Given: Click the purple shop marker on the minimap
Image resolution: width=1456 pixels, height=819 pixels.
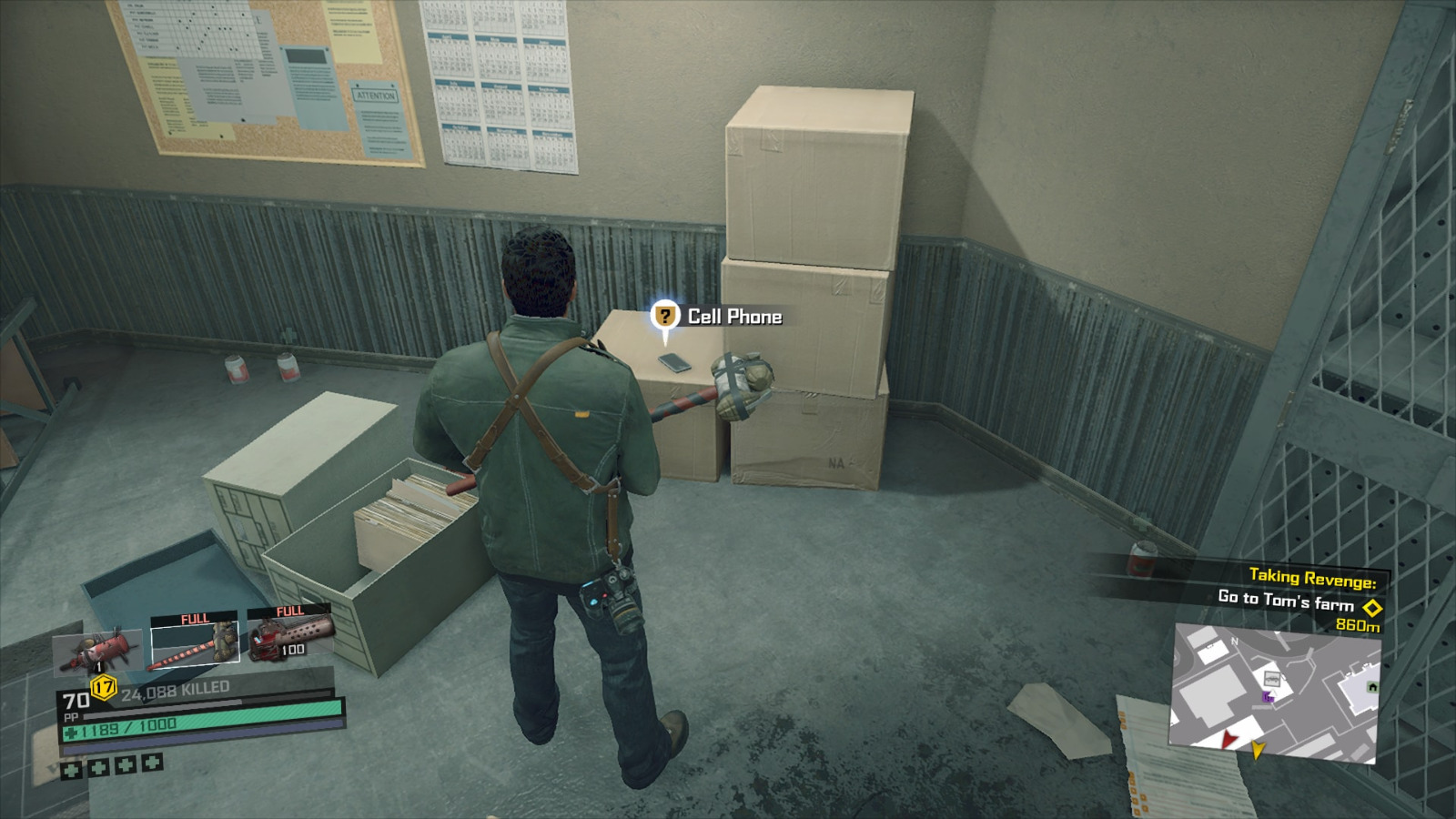Looking at the screenshot, I should tap(1269, 697).
